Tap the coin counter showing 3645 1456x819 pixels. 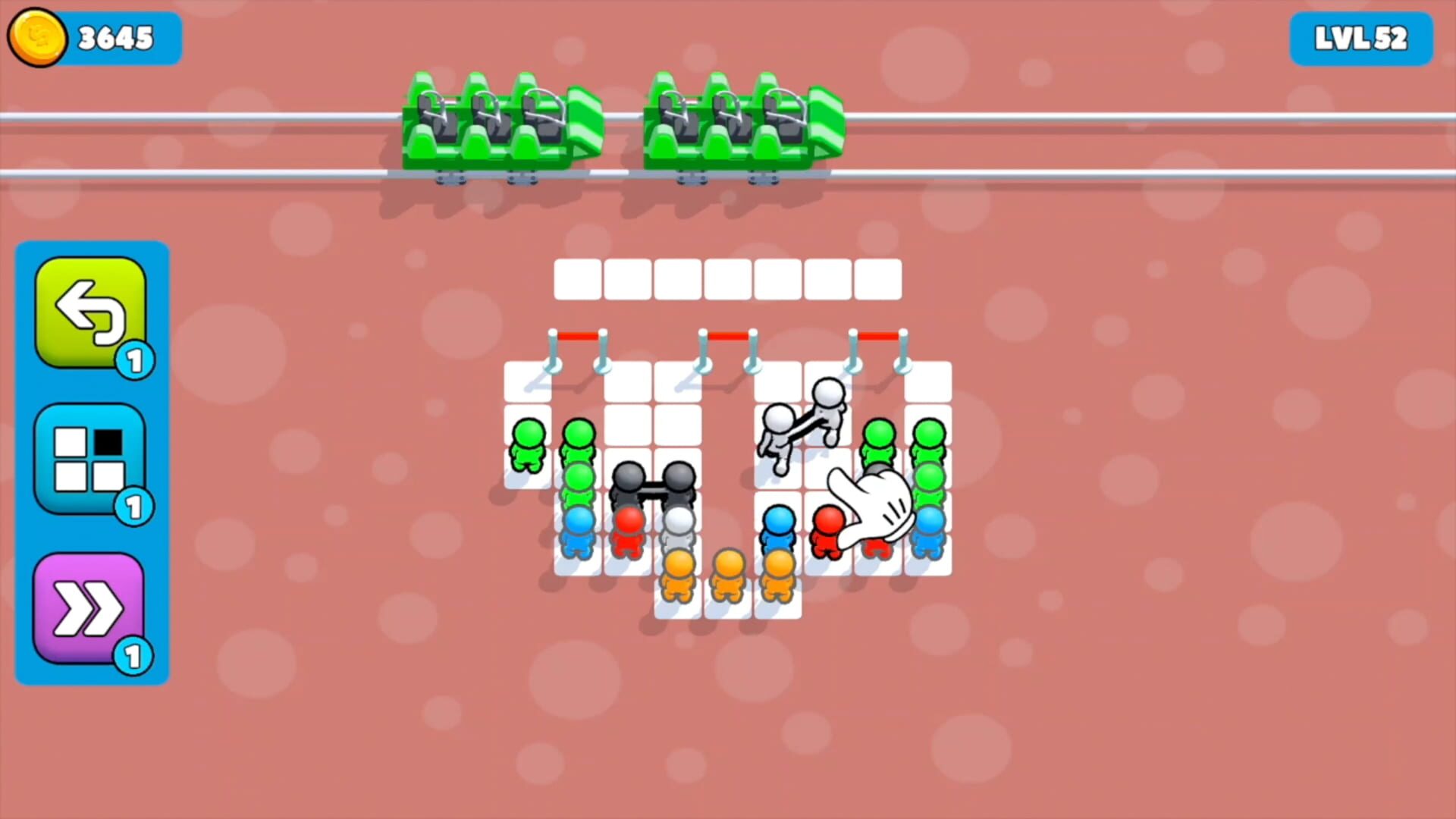(x=115, y=36)
